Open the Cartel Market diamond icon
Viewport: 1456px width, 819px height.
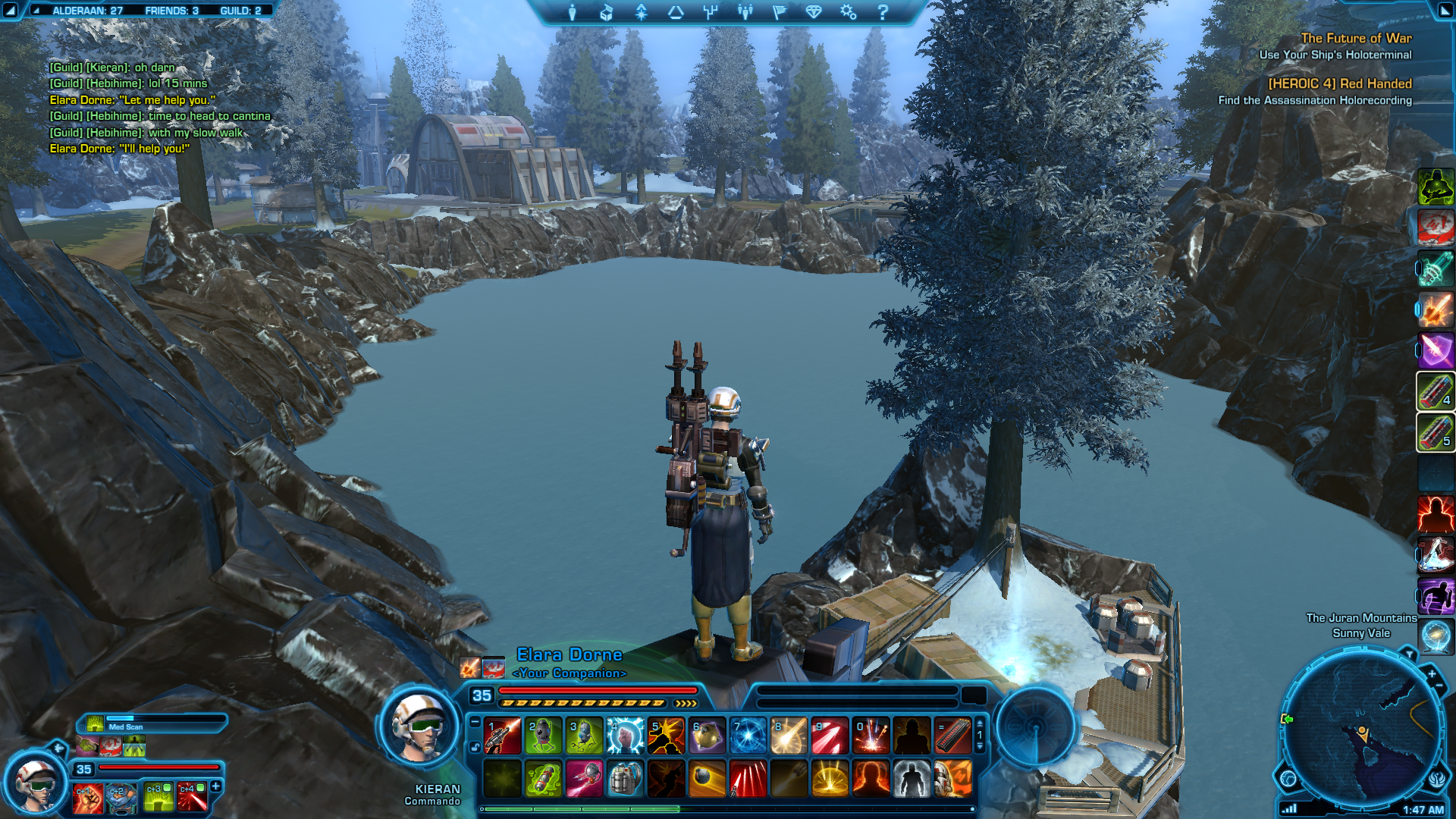pos(814,12)
